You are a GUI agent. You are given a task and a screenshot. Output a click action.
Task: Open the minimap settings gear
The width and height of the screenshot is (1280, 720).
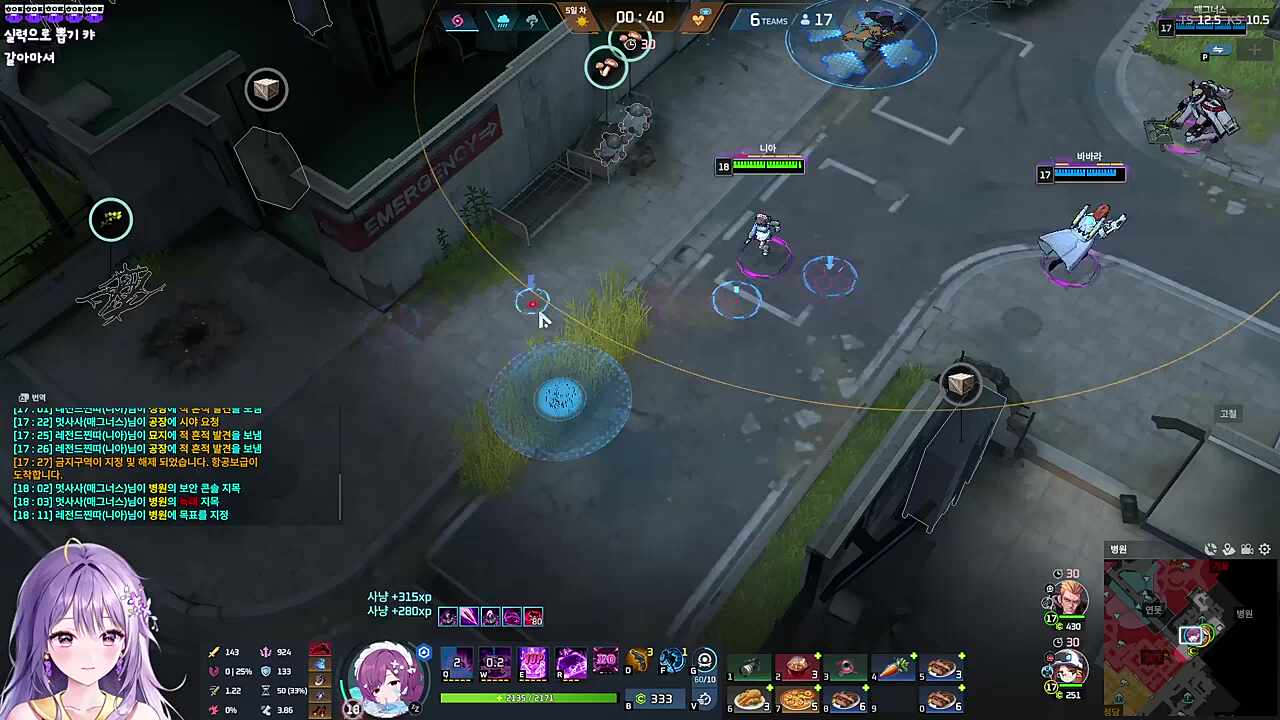1264,549
